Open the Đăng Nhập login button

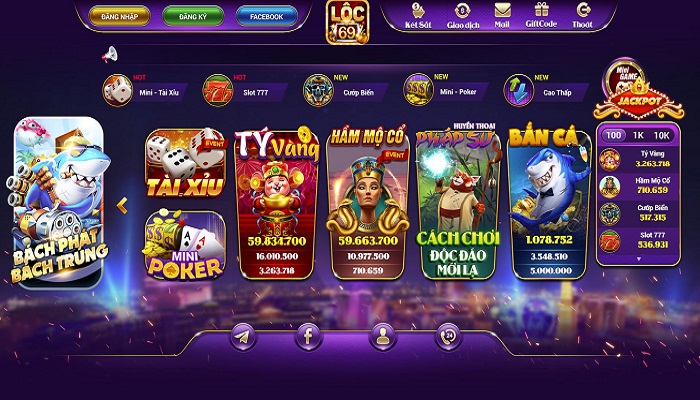click(119, 16)
